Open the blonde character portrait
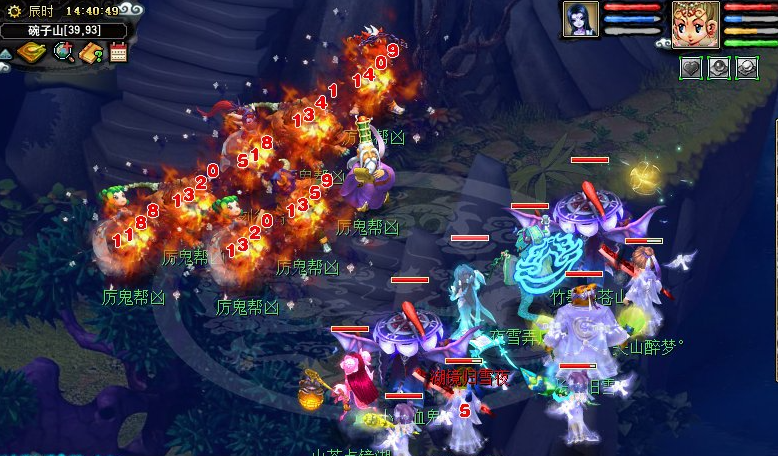The height and width of the screenshot is (456, 778). tap(695, 24)
